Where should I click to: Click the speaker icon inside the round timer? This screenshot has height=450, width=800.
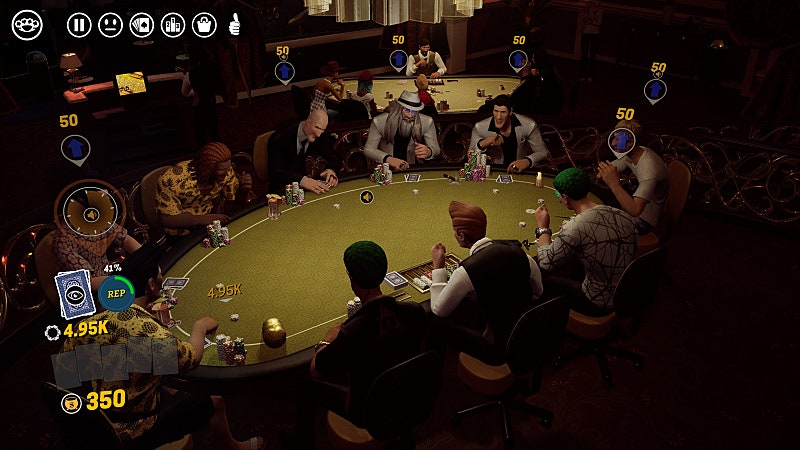point(91,214)
